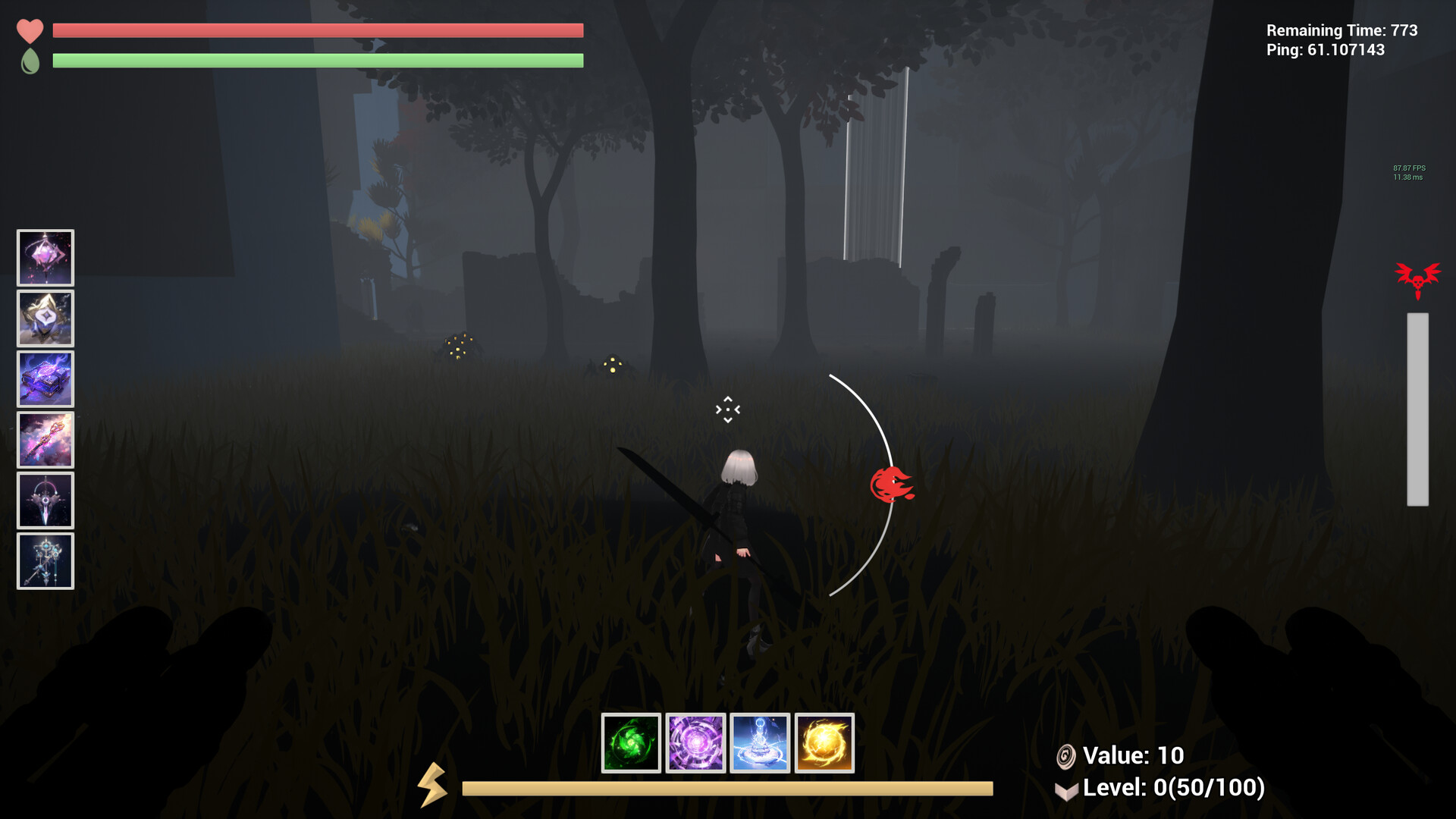The image size is (1456, 819).
Task: Click the coin icon beside Value 10
Action: (1066, 755)
